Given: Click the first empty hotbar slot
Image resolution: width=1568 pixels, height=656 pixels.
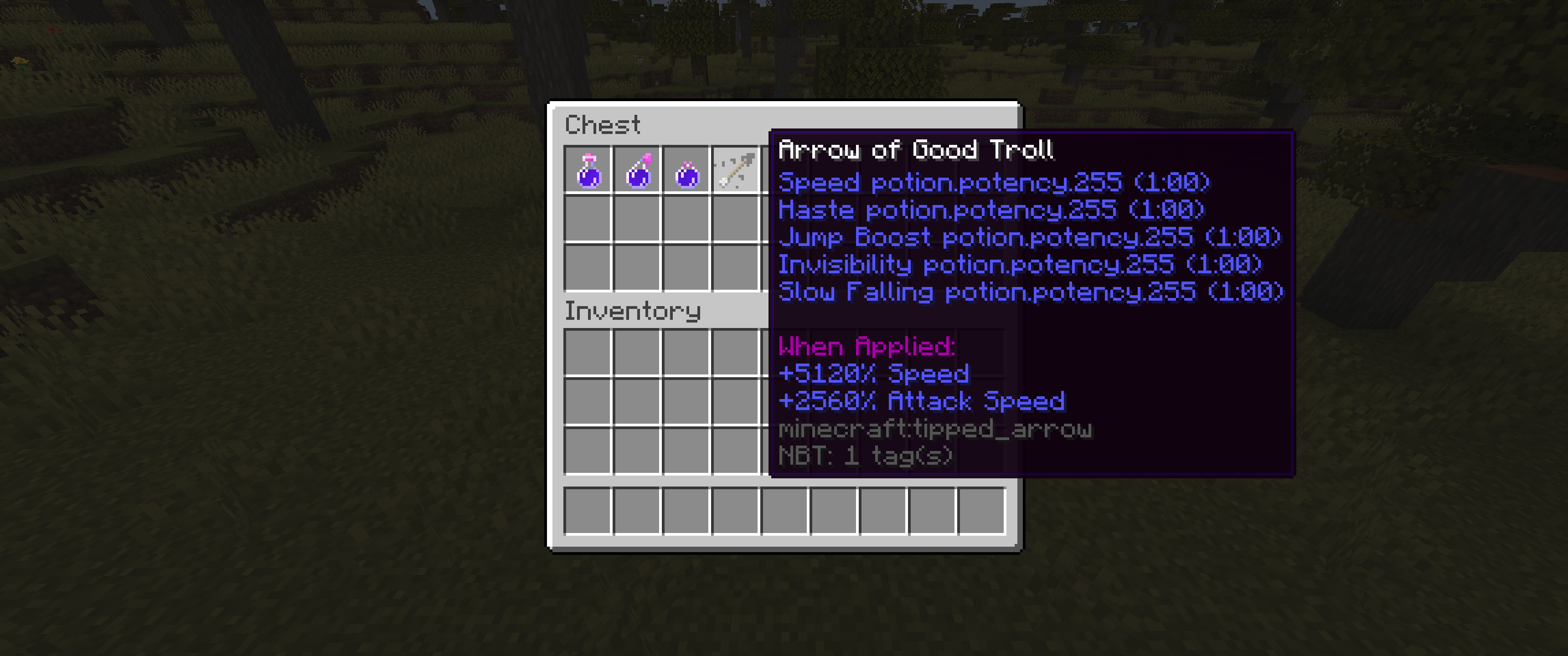Looking at the screenshot, I should [x=588, y=511].
